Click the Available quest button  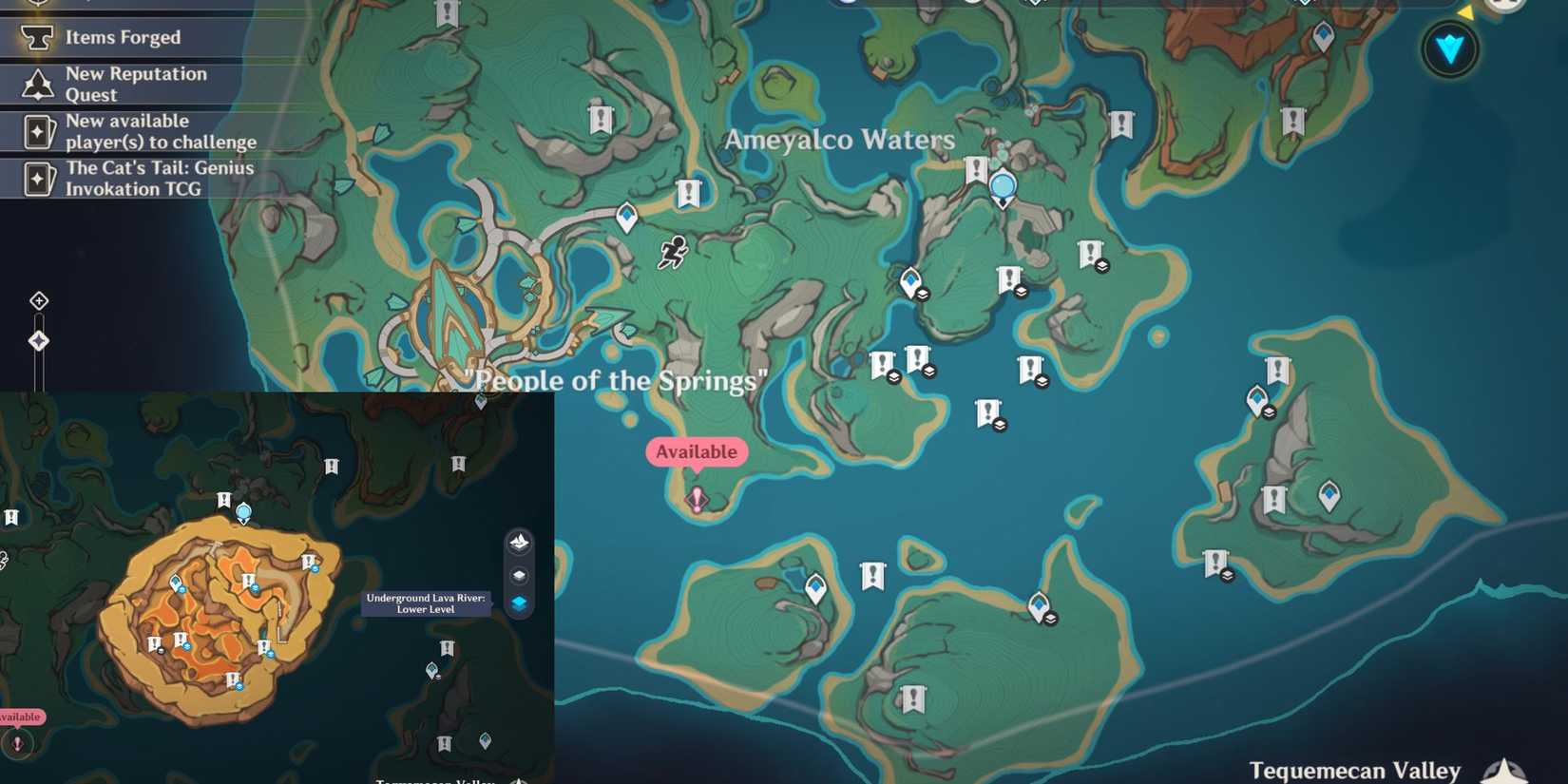pos(696,451)
